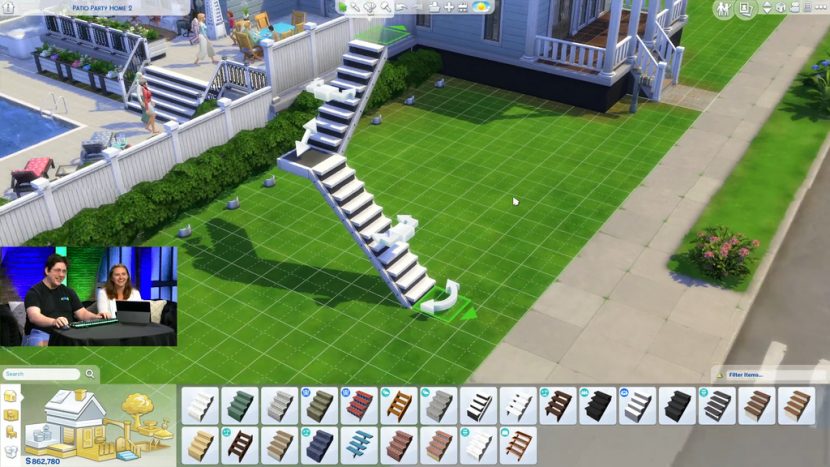Viewport: 830px width, 467px height.
Task: Choose the red carpeted staircase
Action: tap(359, 405)
